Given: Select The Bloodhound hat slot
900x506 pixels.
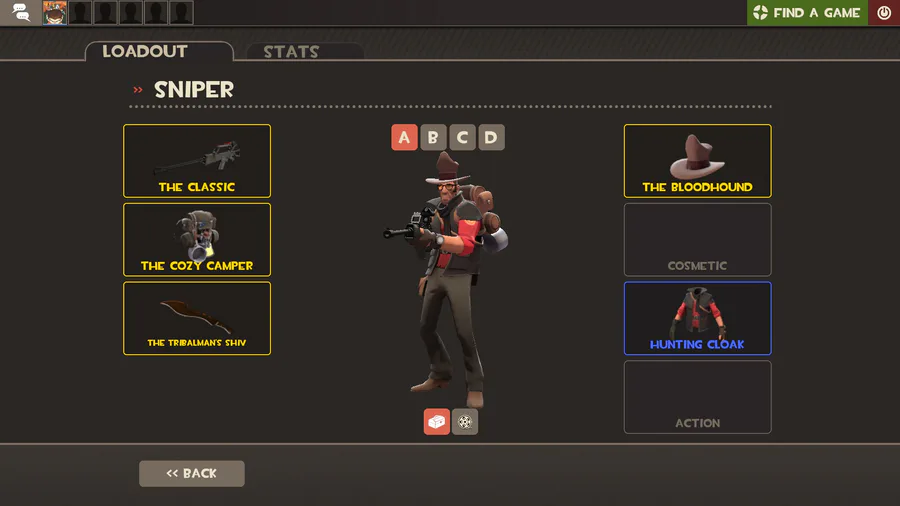Looking at the screenshot, I should [697, 161].
